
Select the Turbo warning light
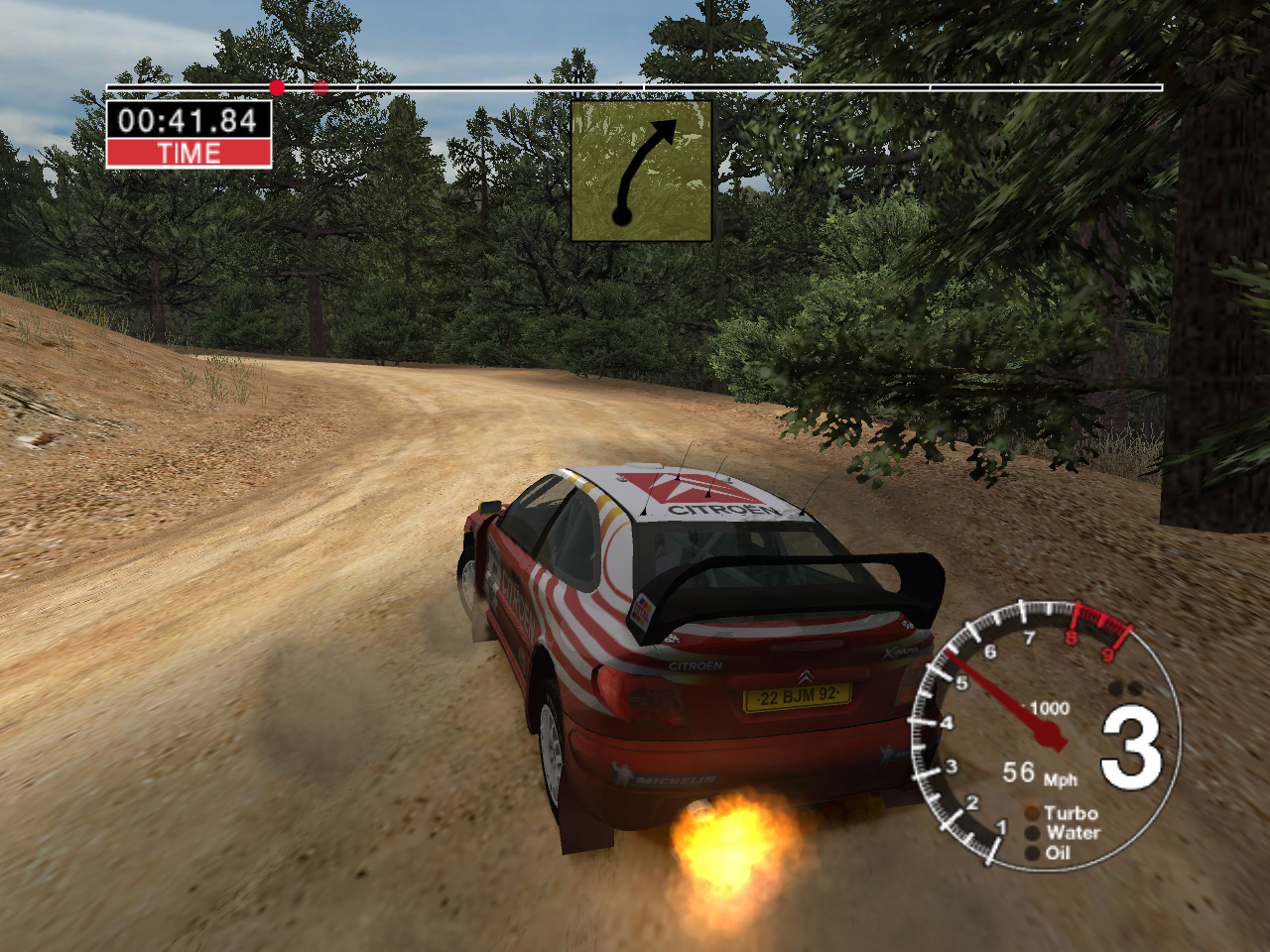[1032, 814]
